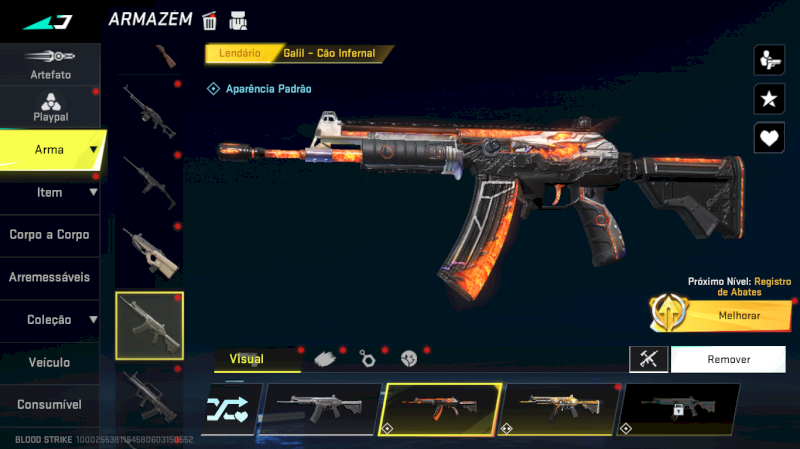Expand the Item category
Image resolution: width=800 pixels, height=449 pixels.
pos(50,192)
